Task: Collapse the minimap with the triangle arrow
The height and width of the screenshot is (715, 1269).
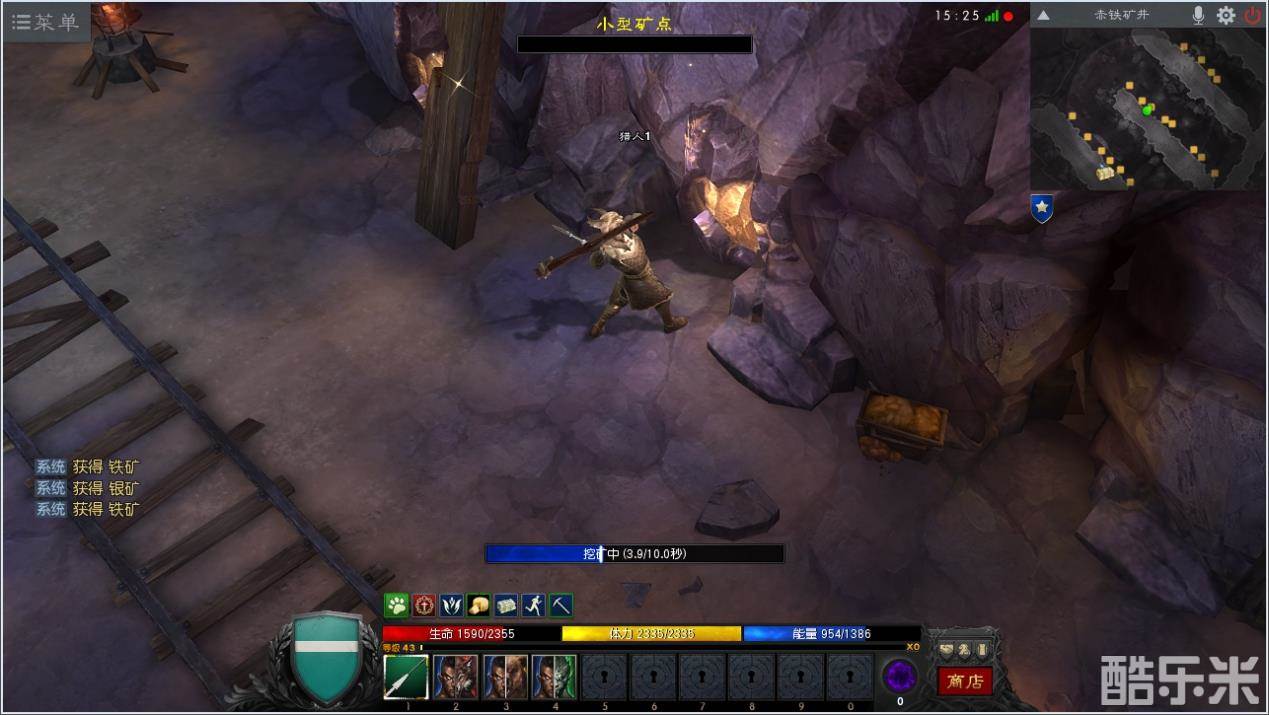Action: tap(1043, 15)
